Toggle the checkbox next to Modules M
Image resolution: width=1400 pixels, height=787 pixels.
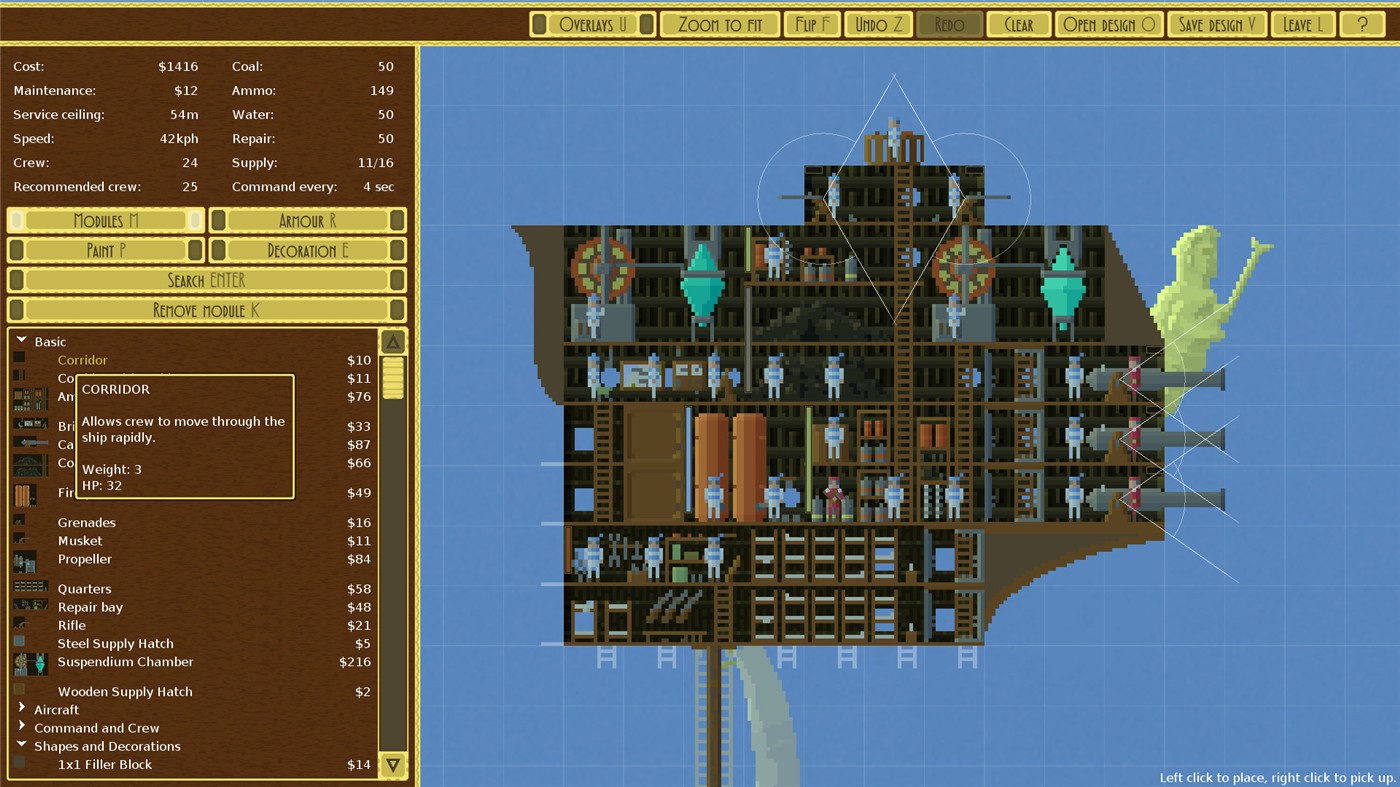(14, 220)
